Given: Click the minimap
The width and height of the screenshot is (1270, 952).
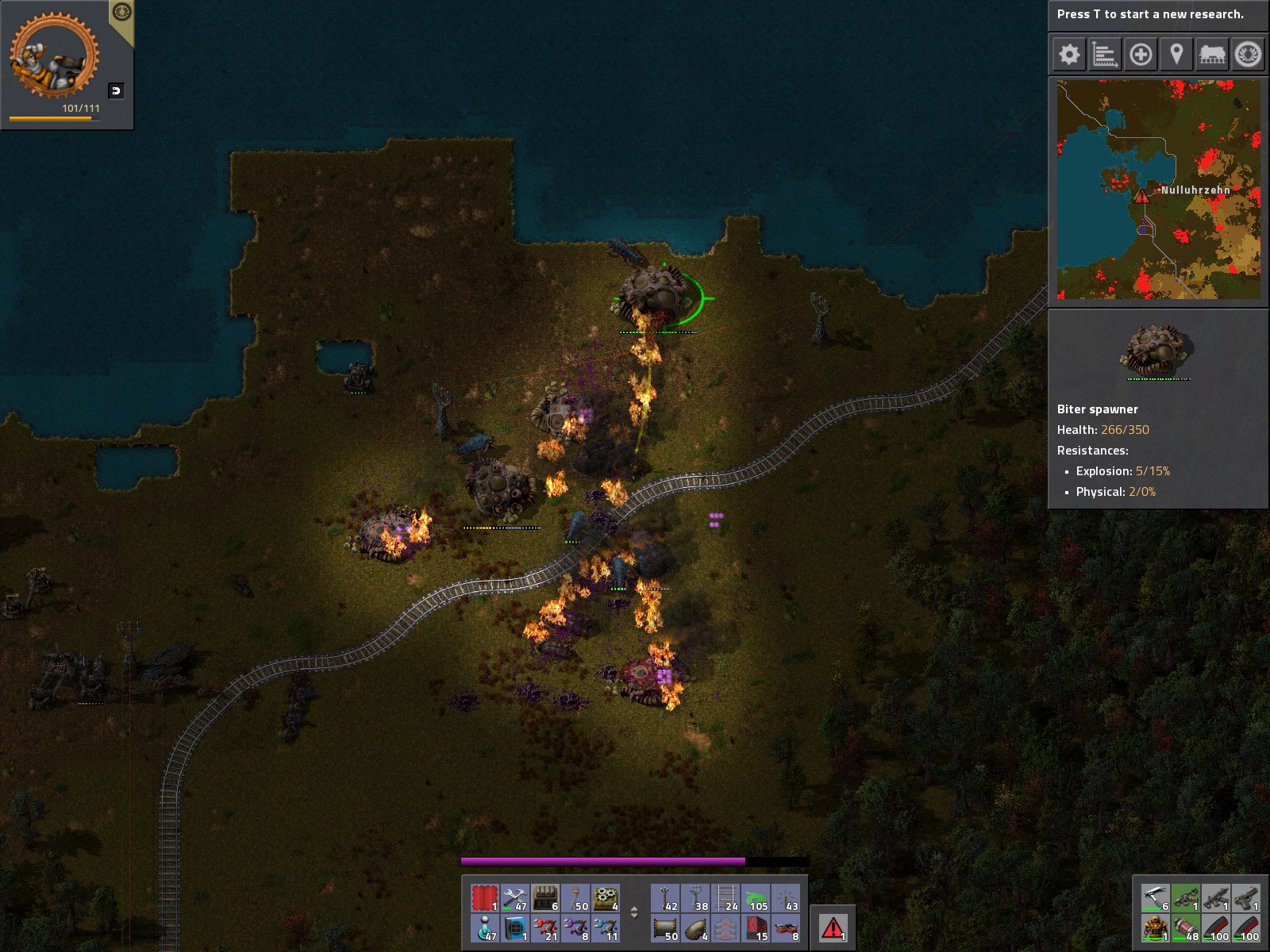Looking at the screenshot, I should tap(1158, 189).
